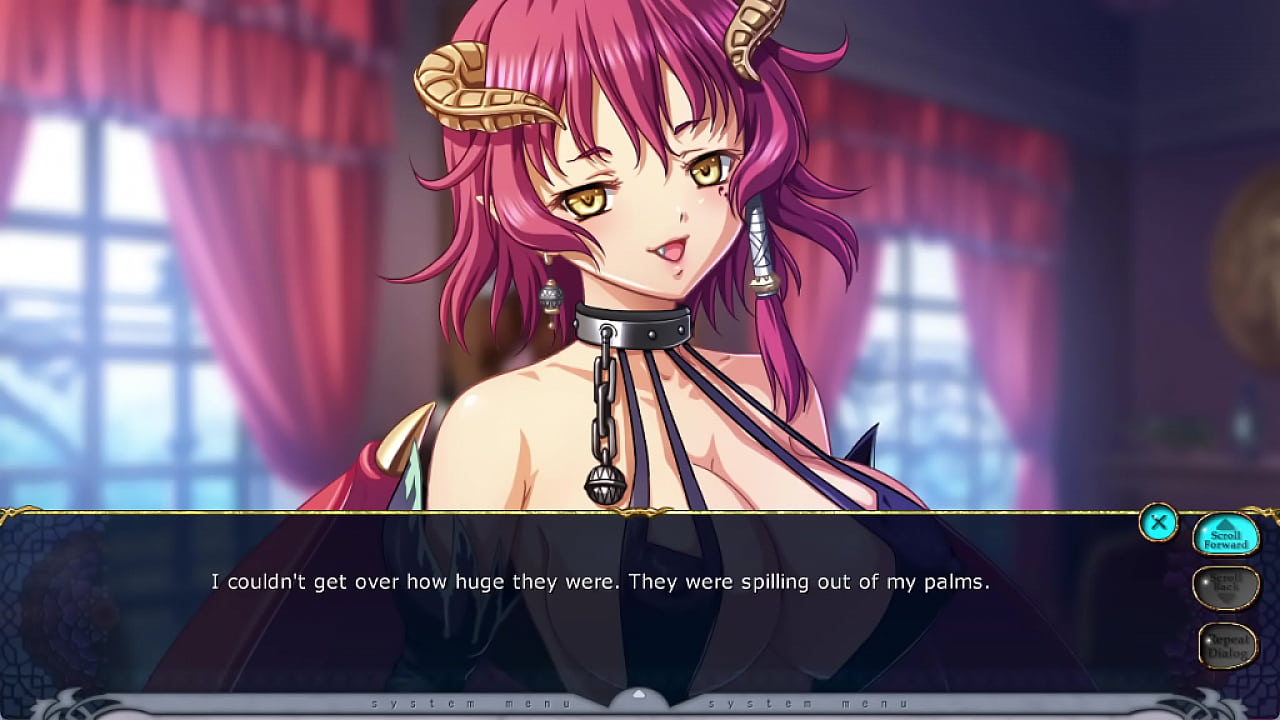The width and height of the screenshot is (1280, 720).
Task: Expand the hidden menu via the bottom-center arrow
Action: (x=640, y=691)
